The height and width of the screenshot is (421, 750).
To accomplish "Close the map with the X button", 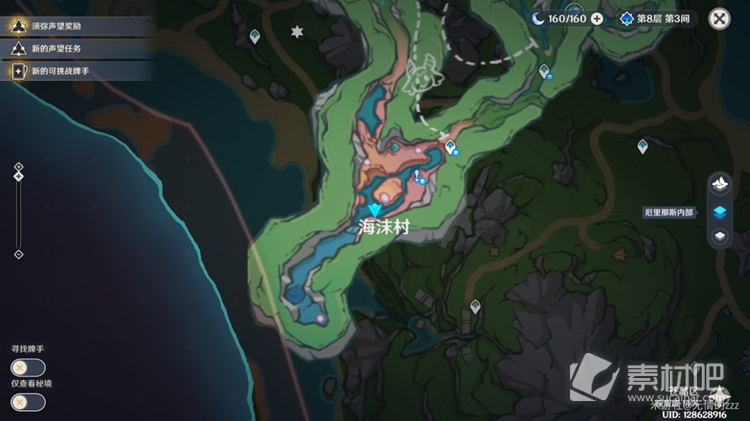I will (719, 18).
